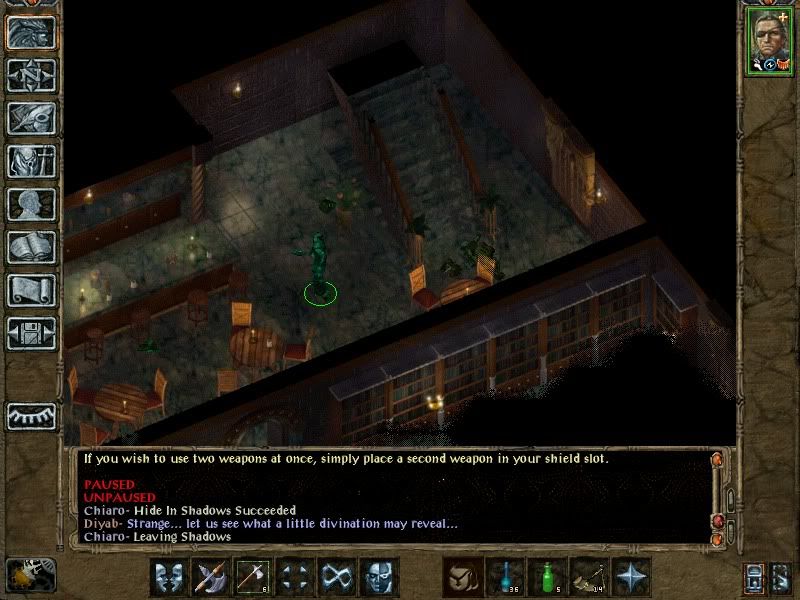
Task: Select the character portrait
Action: [769, 41]
